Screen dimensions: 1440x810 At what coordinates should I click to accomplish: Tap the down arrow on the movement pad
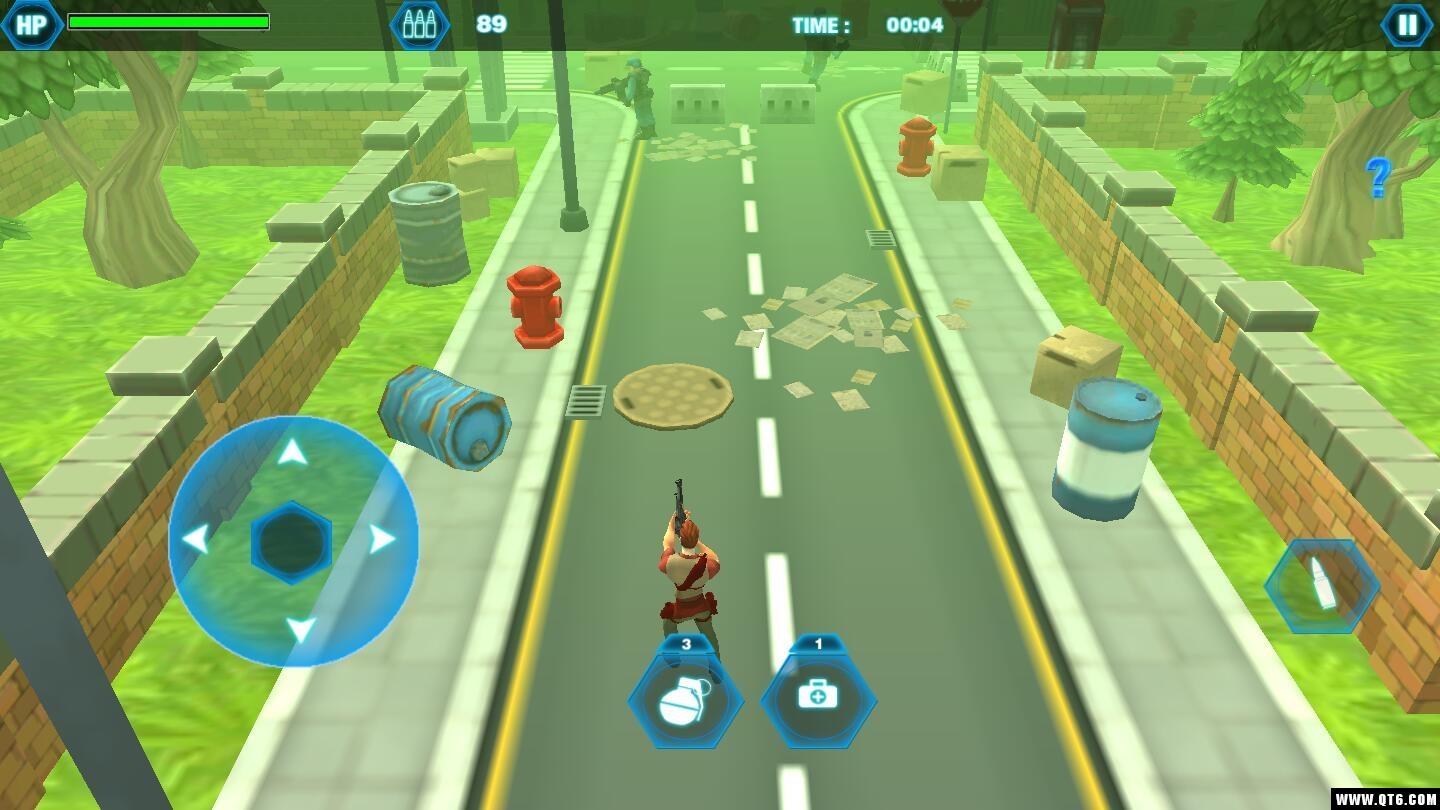tap(300, 629)
